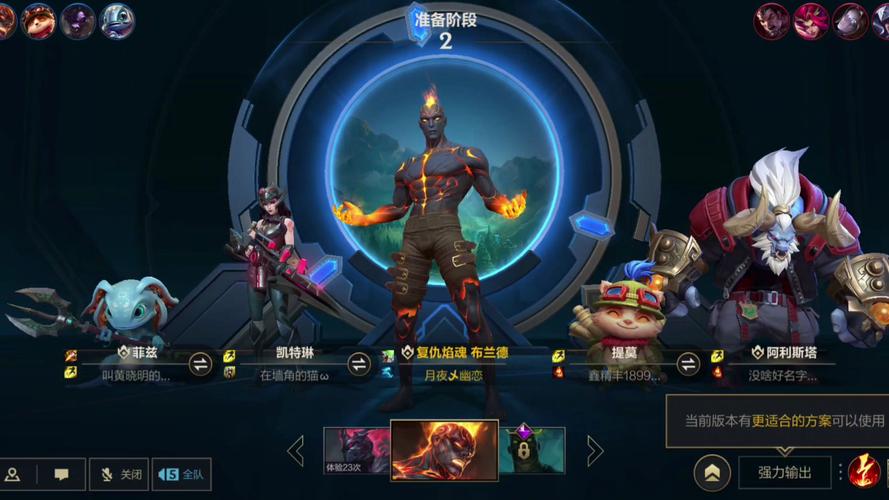Click the swap button beside 提莫

tap(688, 364)
